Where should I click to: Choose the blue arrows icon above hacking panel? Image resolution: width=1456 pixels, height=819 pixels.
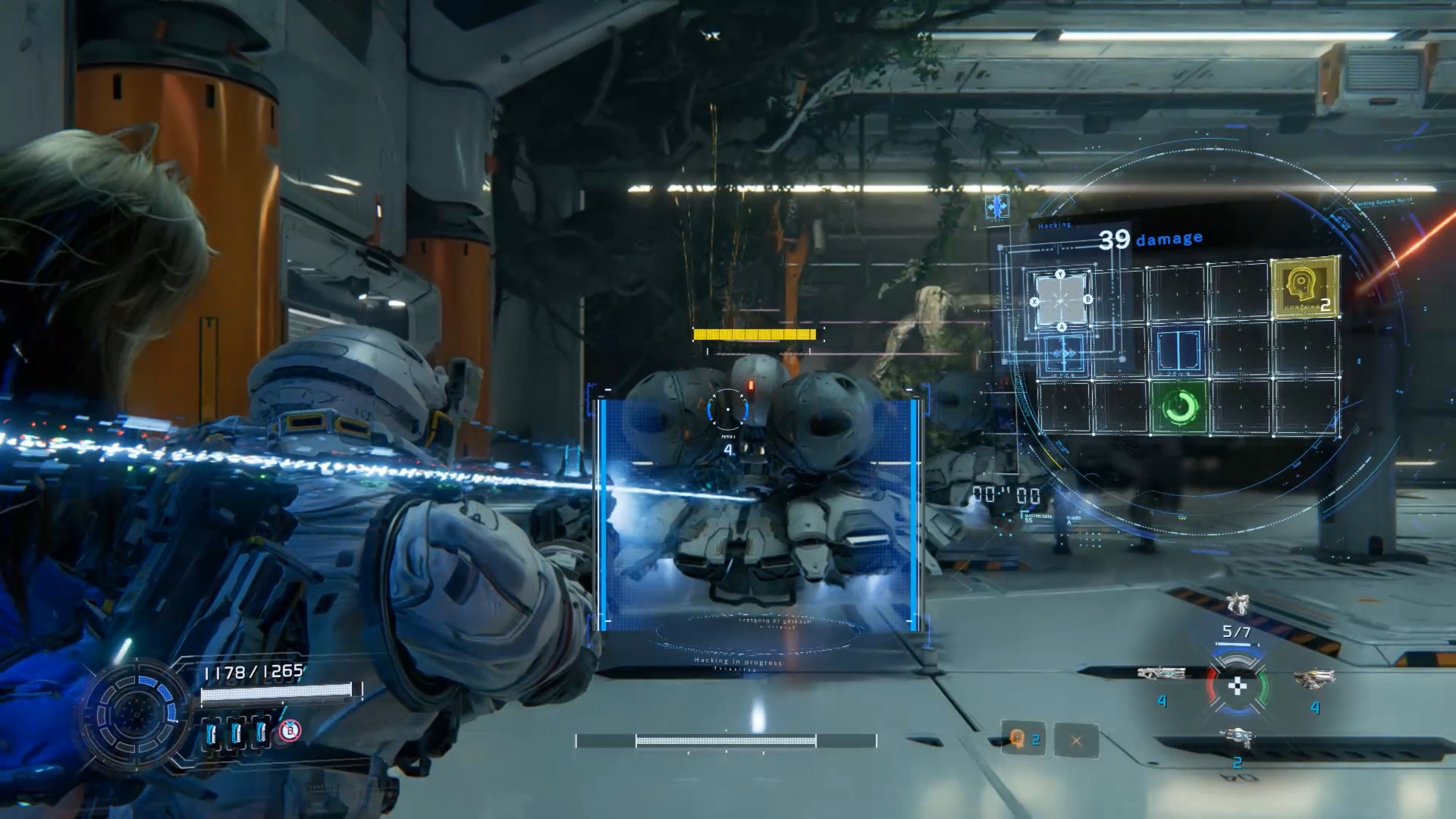click(x=996, y=206)
